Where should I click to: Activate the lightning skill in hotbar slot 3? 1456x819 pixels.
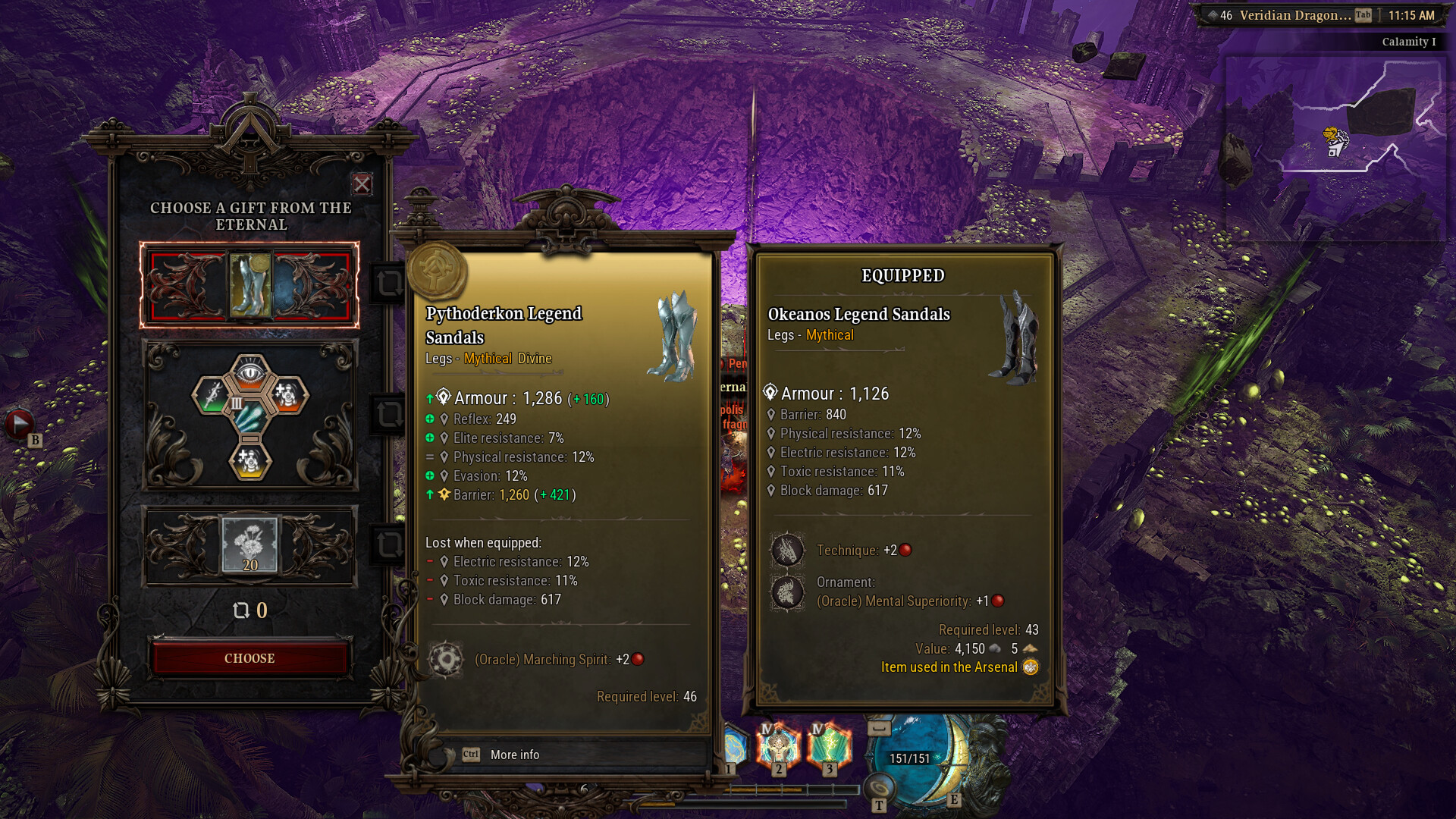pyautogui.click(x=829, y=747)
